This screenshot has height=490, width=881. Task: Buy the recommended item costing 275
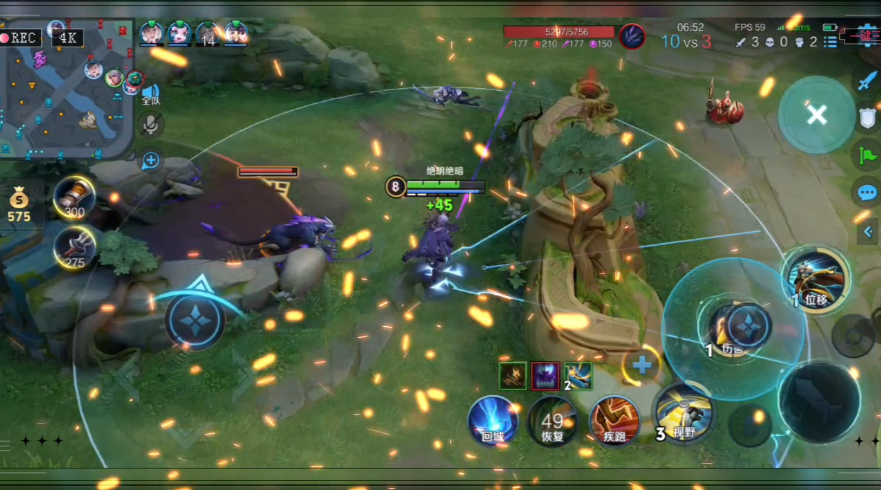pos(74,247)
